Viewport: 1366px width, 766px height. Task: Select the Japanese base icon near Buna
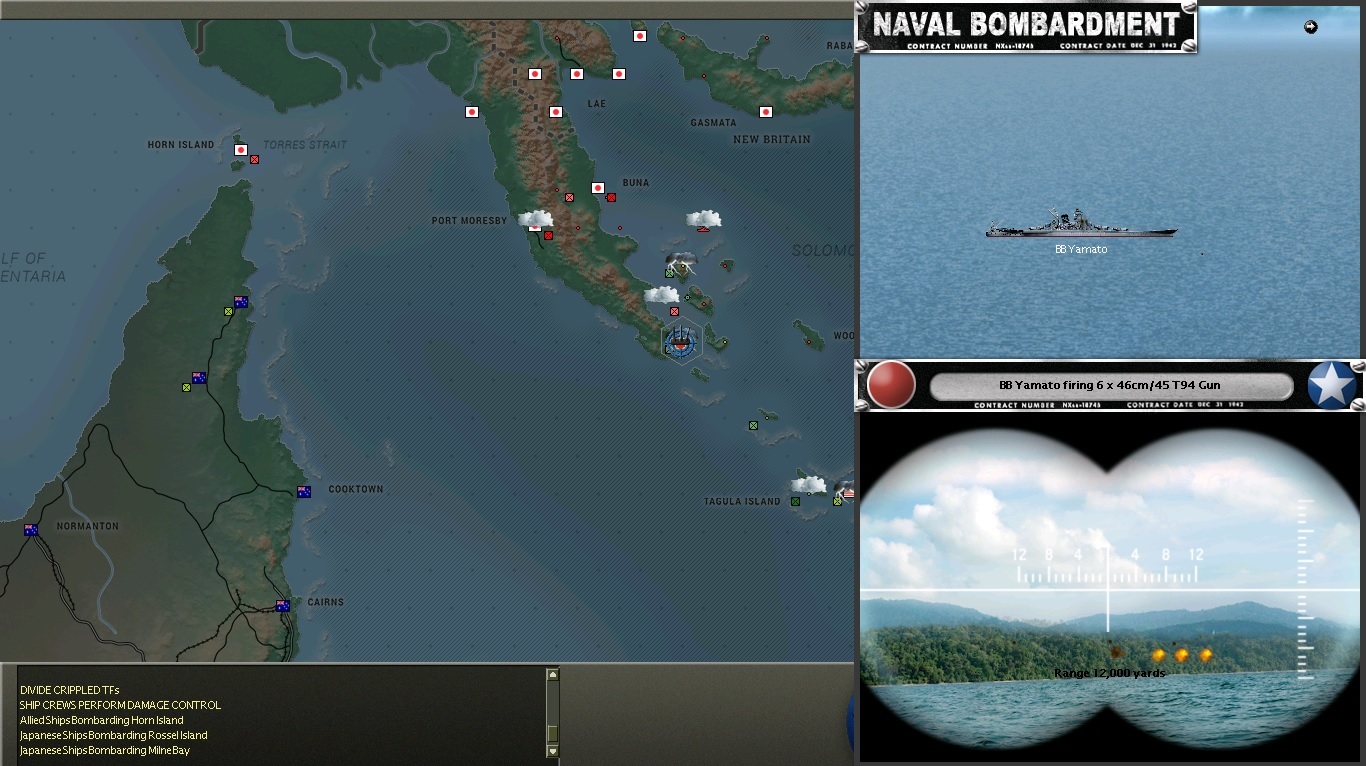[x=598, y=187]
